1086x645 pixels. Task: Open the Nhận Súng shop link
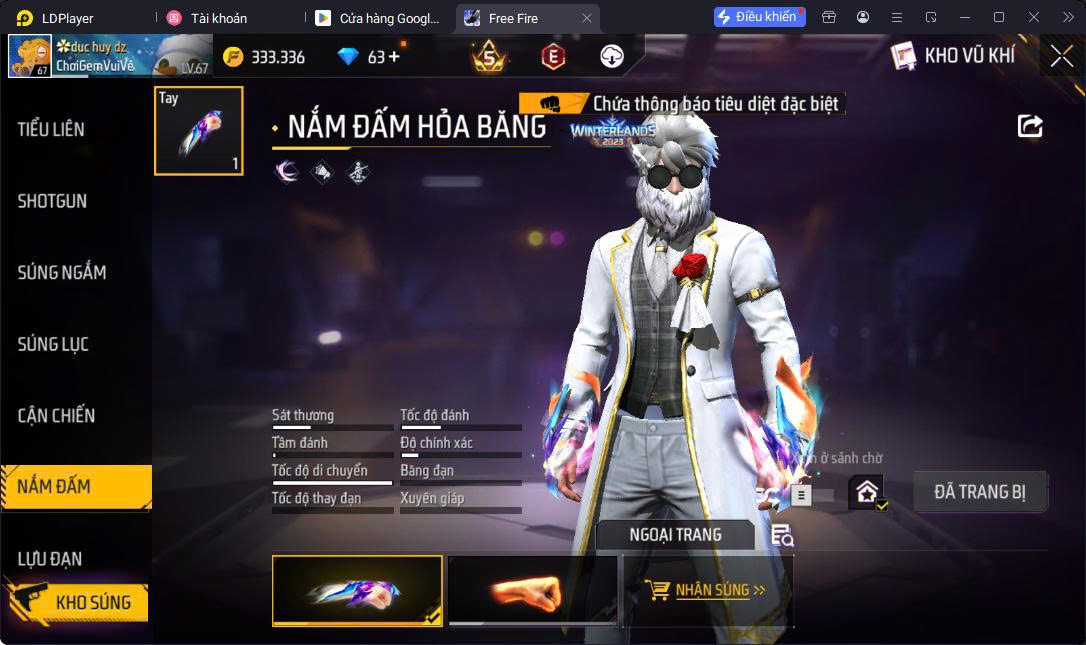tap(707, 590)
